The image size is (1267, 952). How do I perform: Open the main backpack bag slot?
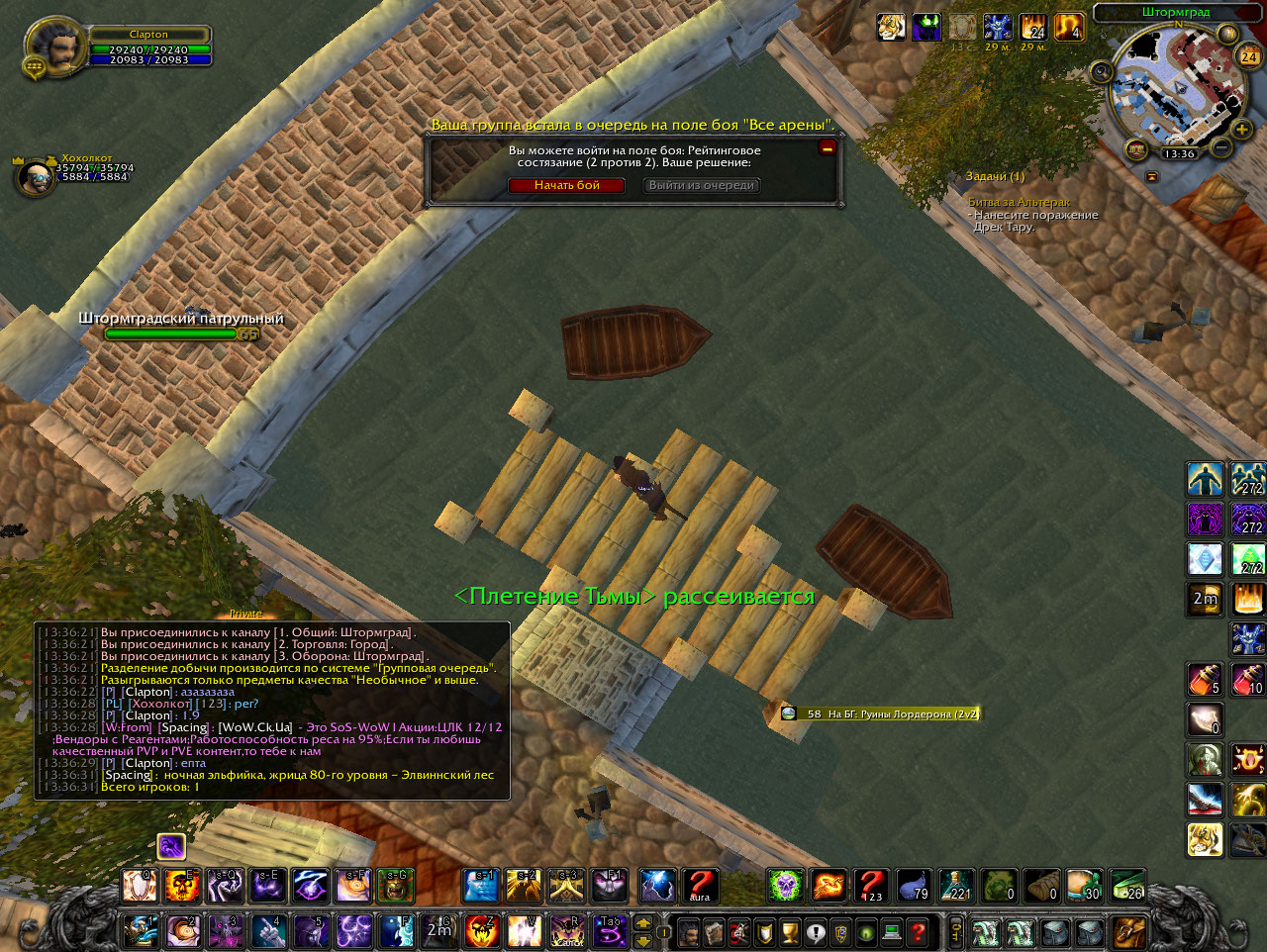pos(1128,932)
